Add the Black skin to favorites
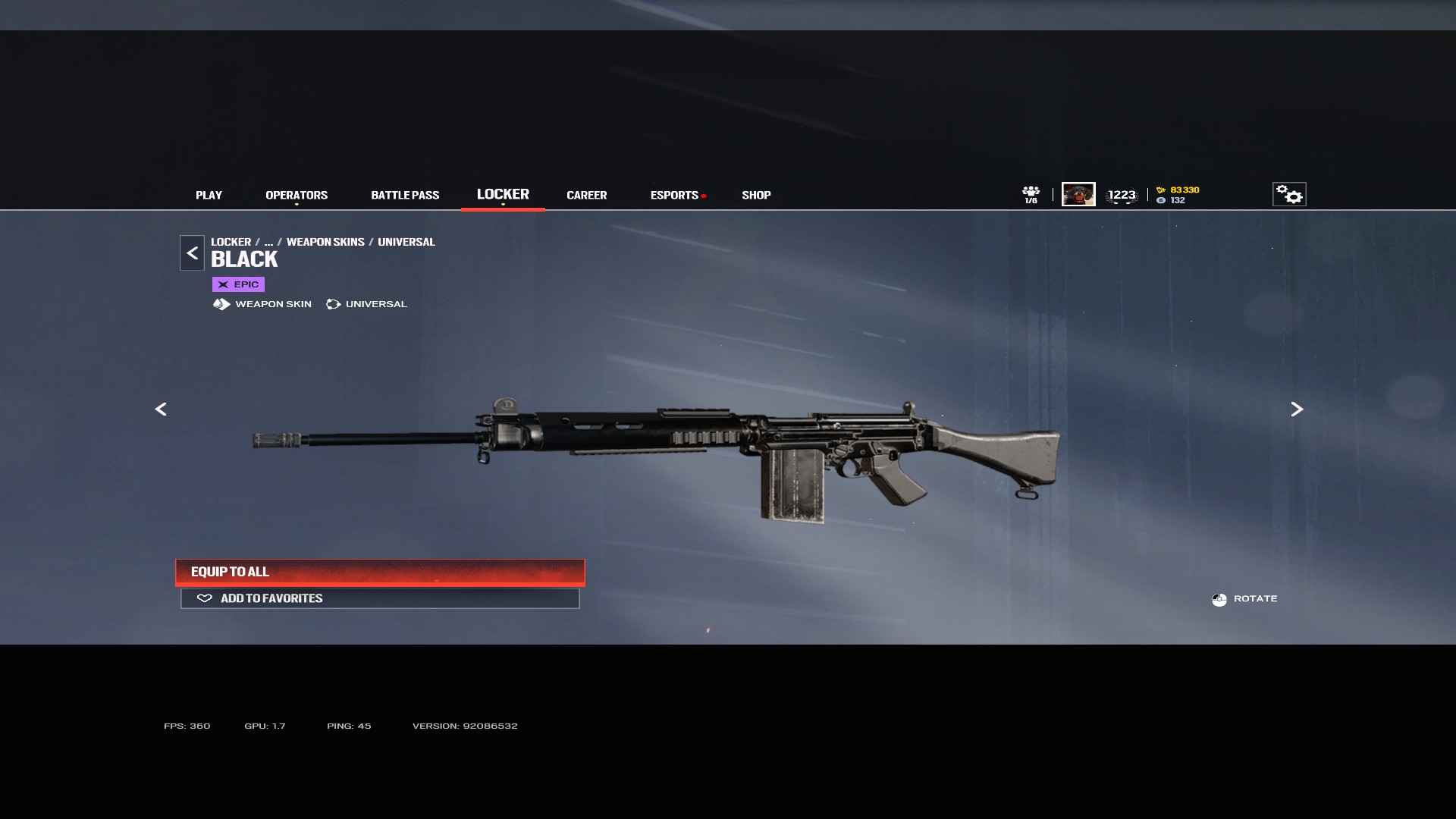 coord(380,598)
